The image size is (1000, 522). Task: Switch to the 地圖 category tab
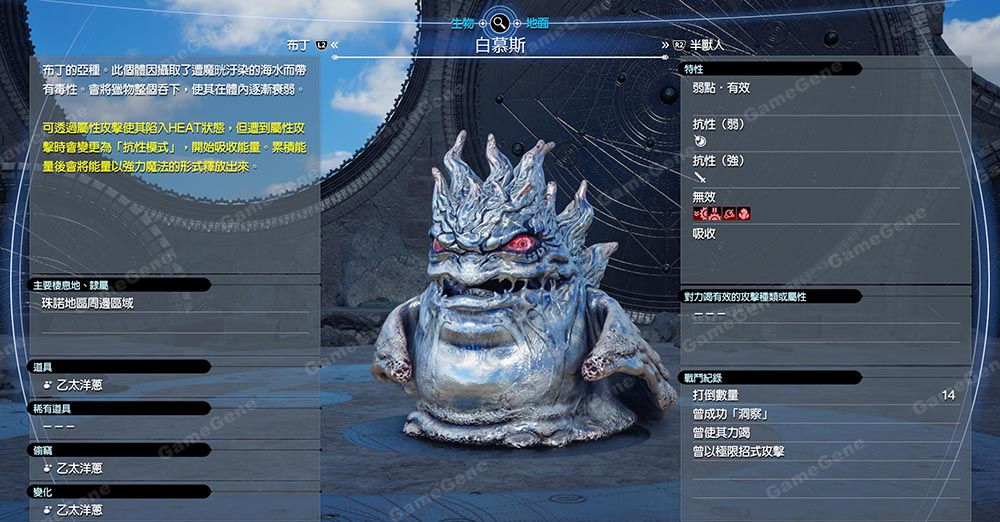pos(536,22)
